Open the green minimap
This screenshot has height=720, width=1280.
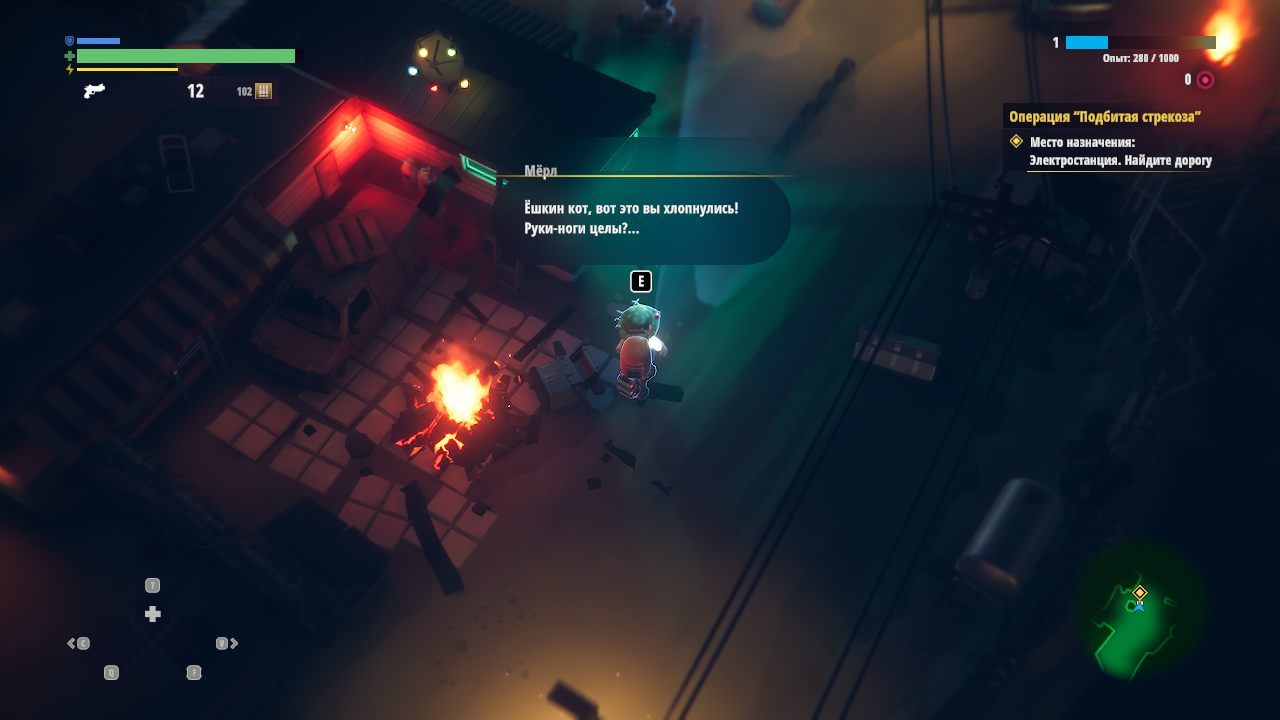(1139, 612)
